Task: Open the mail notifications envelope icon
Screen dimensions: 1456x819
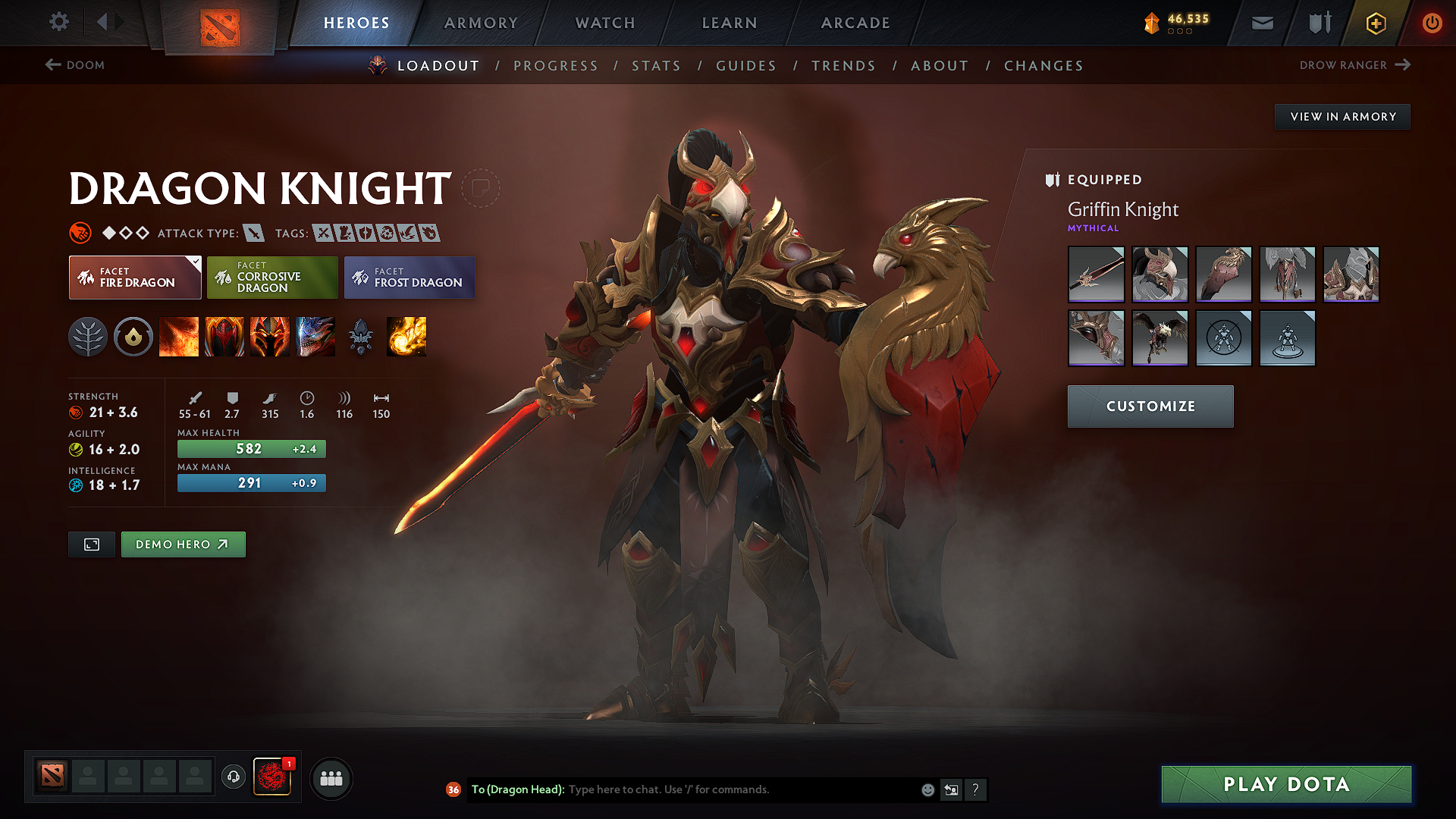Action: click(x=1261, y=23)
